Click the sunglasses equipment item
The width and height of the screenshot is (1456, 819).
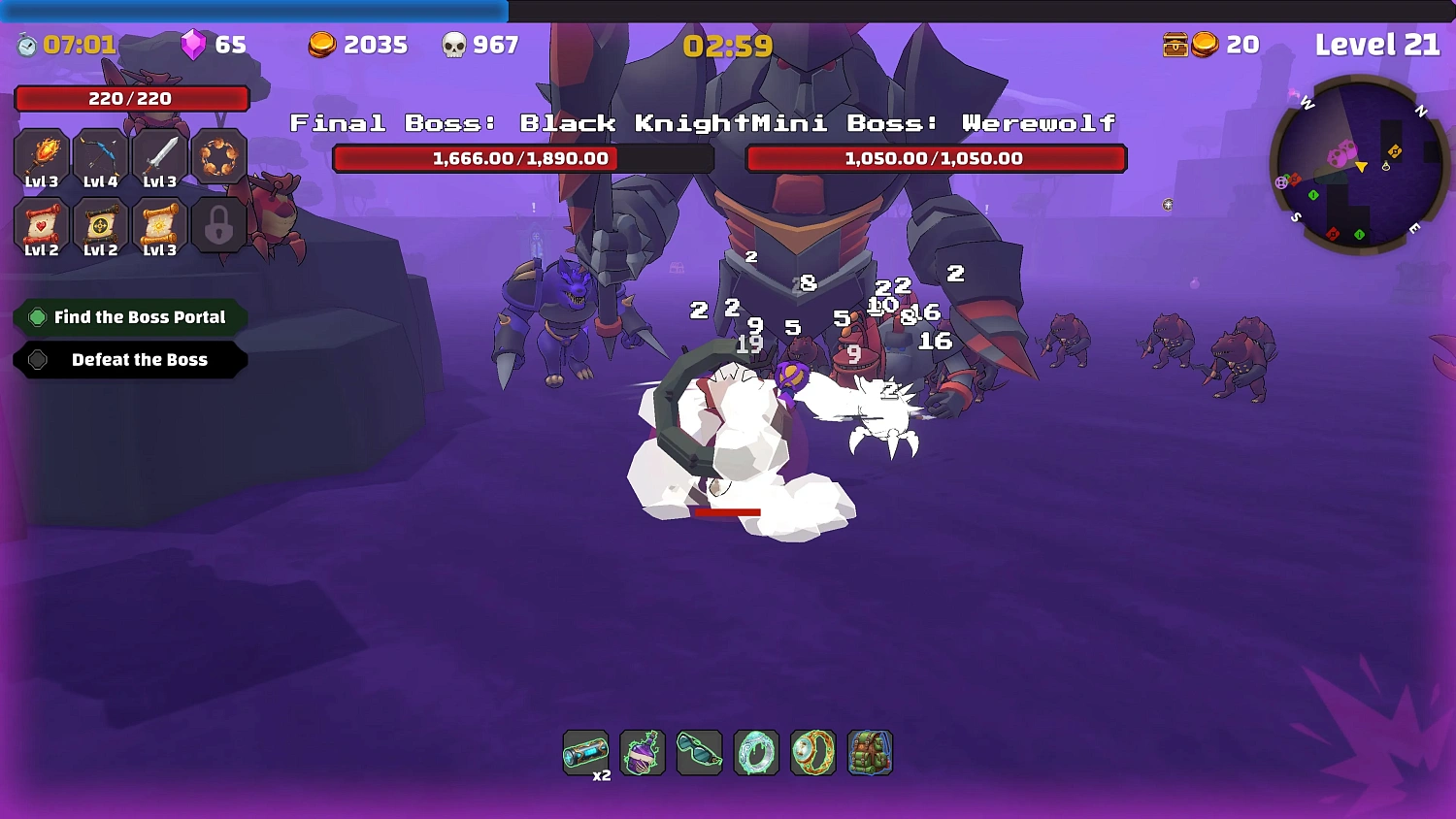click(x=699, y=753)
